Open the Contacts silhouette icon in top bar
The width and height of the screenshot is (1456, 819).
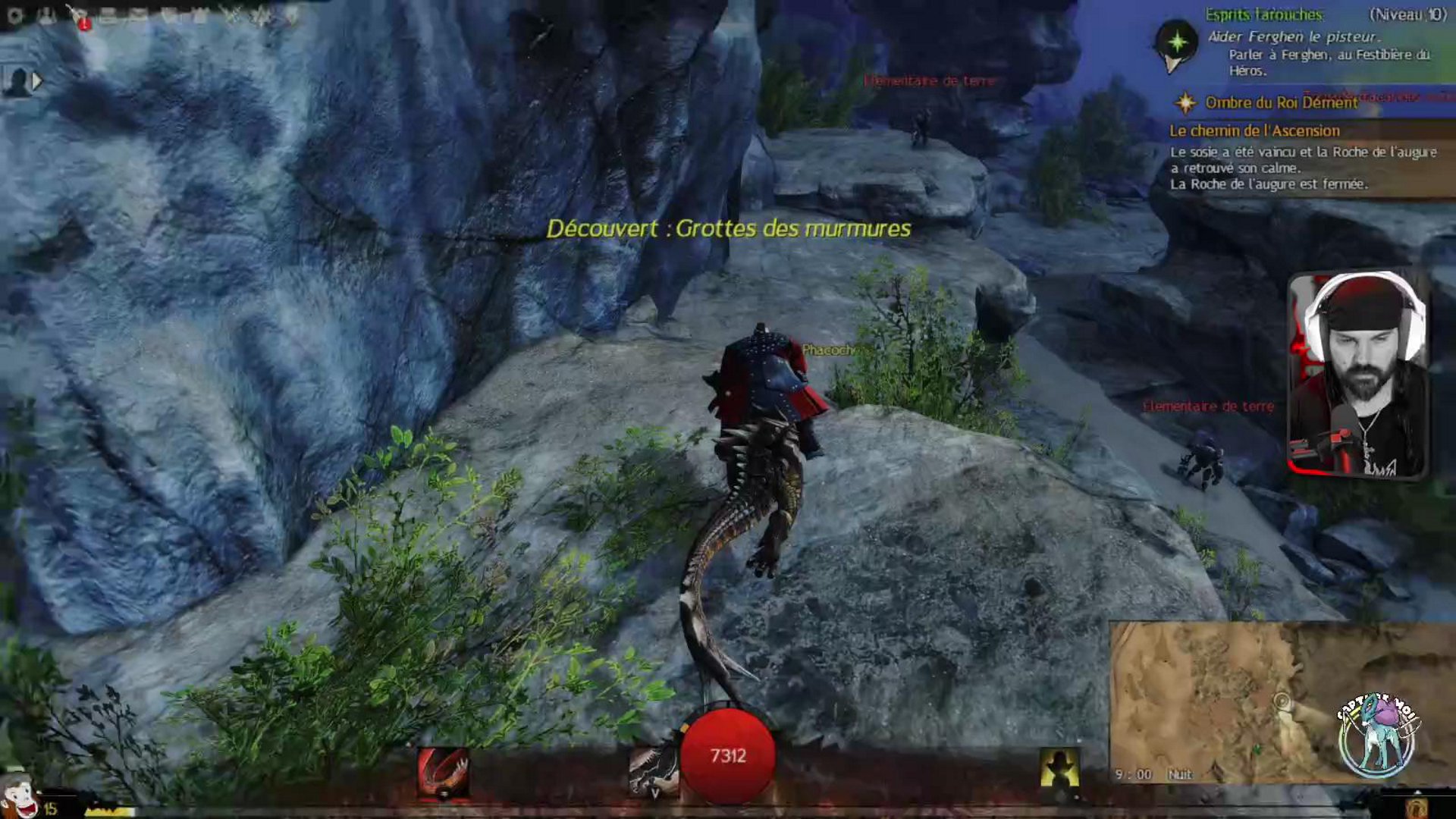(46, 16)
